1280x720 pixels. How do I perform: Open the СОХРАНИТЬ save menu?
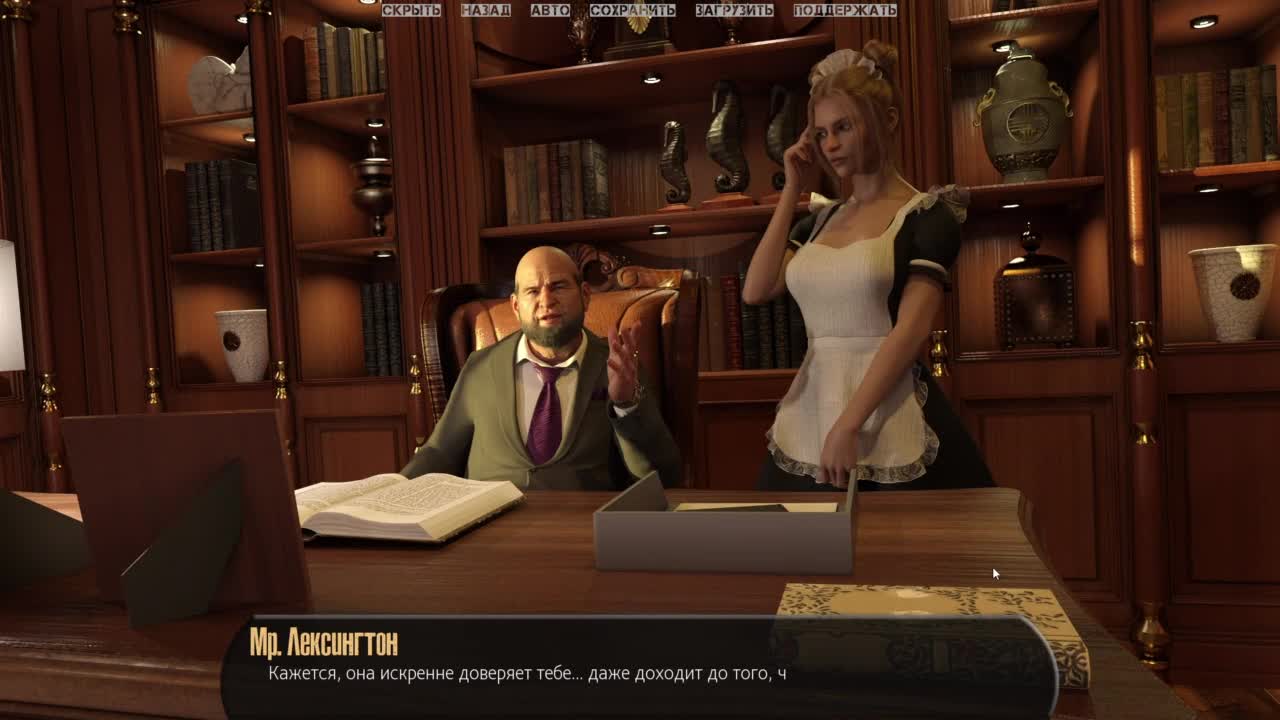632,10
